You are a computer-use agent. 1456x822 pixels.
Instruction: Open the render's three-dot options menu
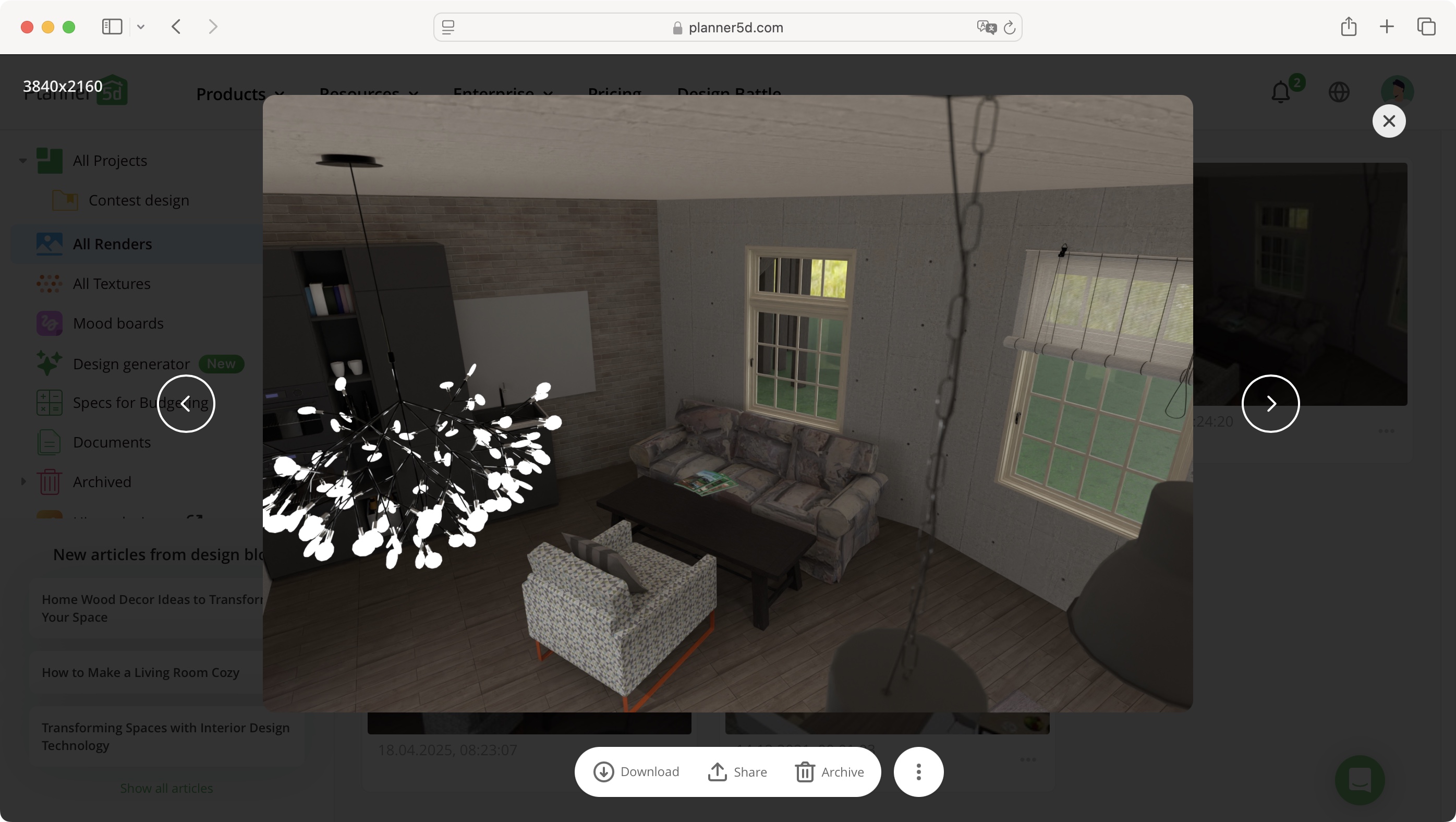pos(918,772)
